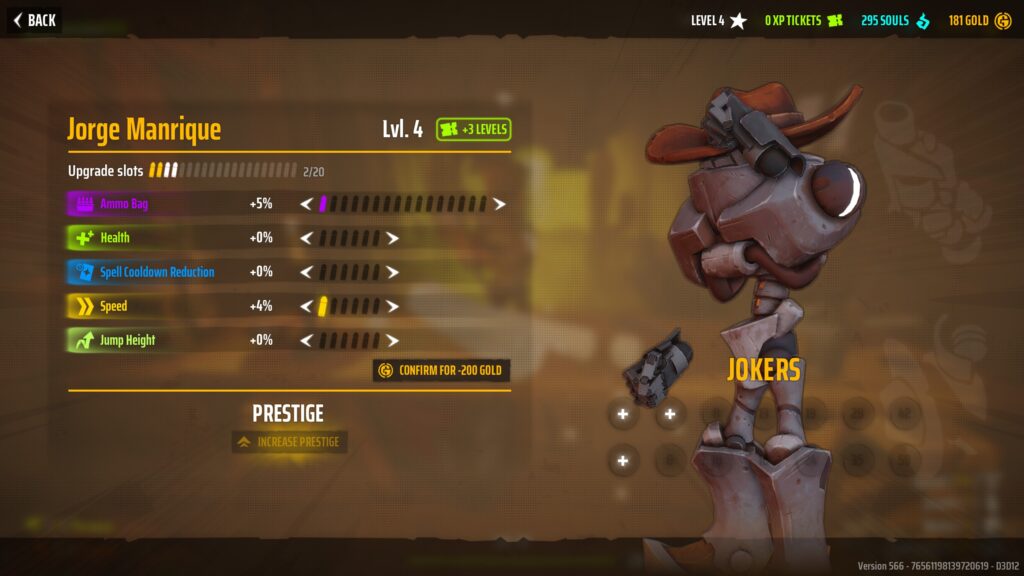The height and width of the screenshot is (576, 1024).
Task: Decrease Spell Cooldown Reduction upgrade
Action: pos(307,272)
